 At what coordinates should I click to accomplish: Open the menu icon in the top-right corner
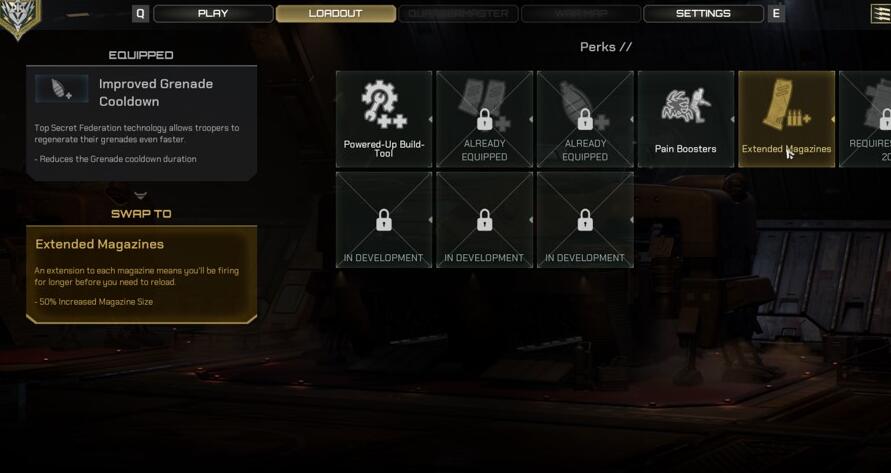881,13
